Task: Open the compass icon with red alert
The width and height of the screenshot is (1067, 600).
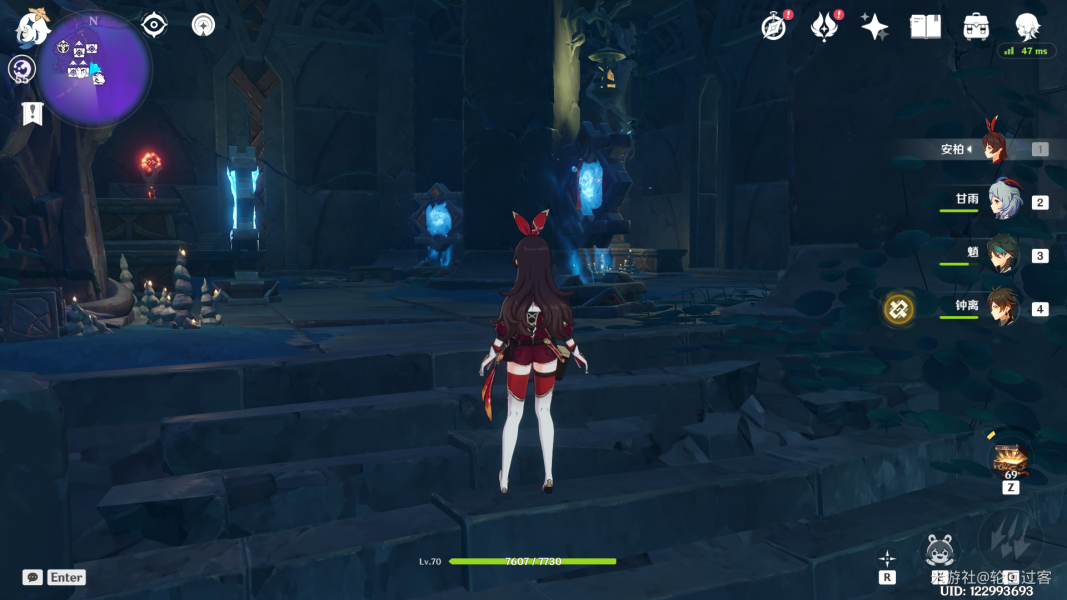Action: point(773,27)
